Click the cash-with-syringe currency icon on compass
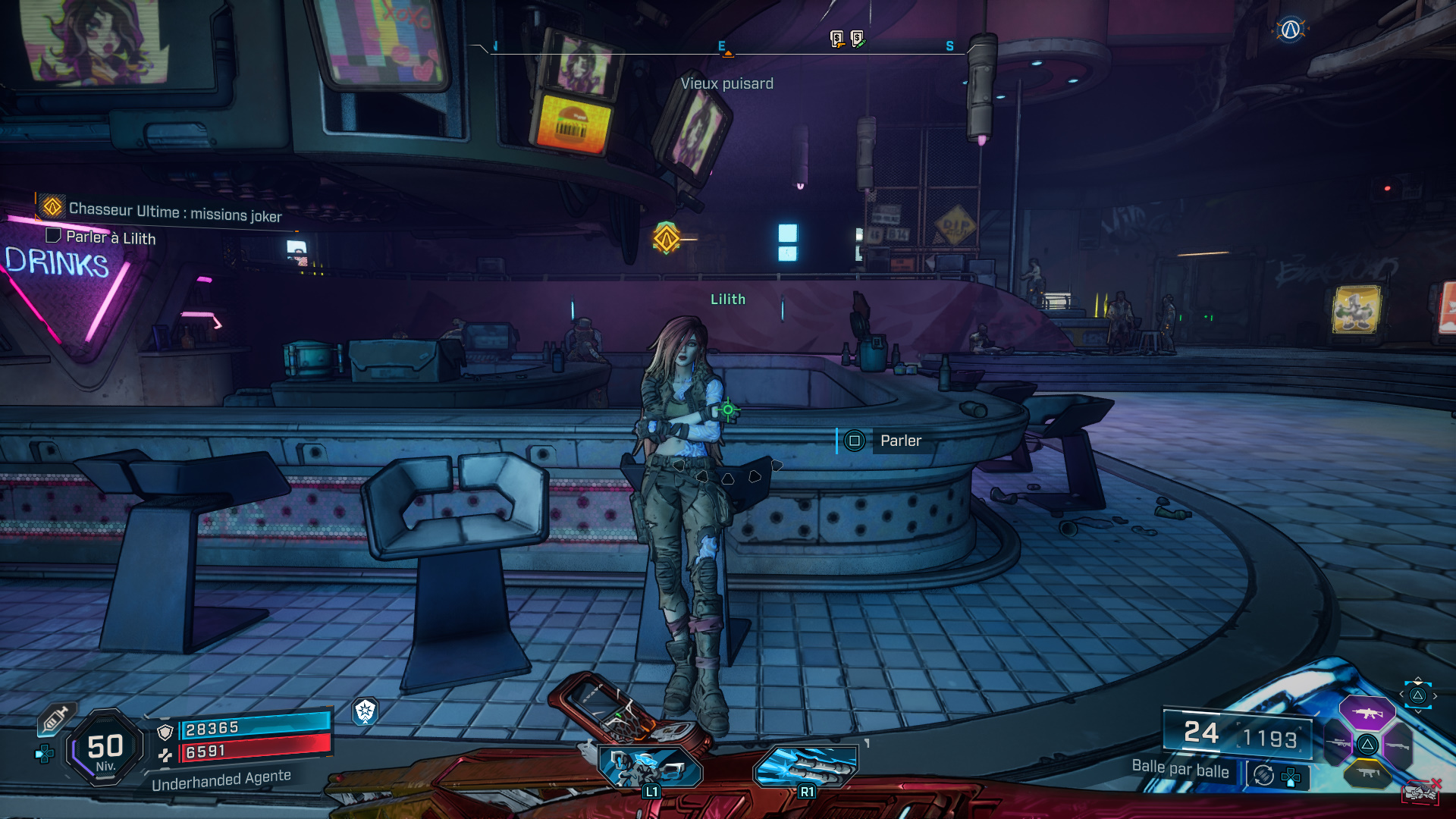Screen dimensions: 1456x819 pyautogui.click(x=857, y=38)
